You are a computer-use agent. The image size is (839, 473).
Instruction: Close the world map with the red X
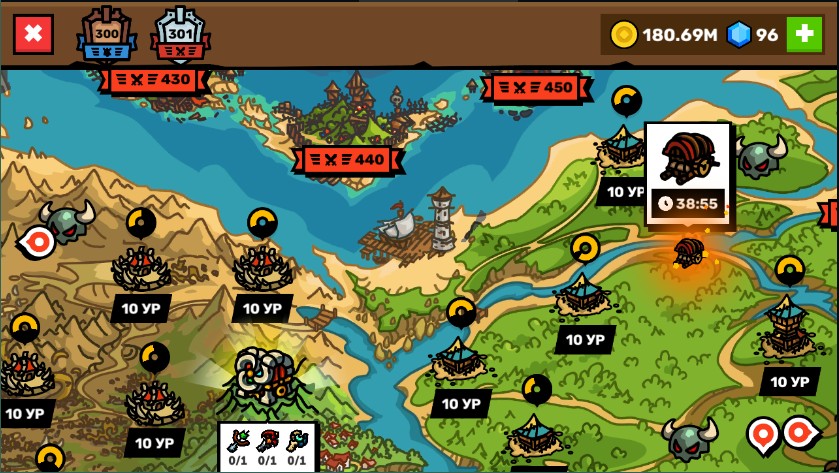(x=33, y=35)
